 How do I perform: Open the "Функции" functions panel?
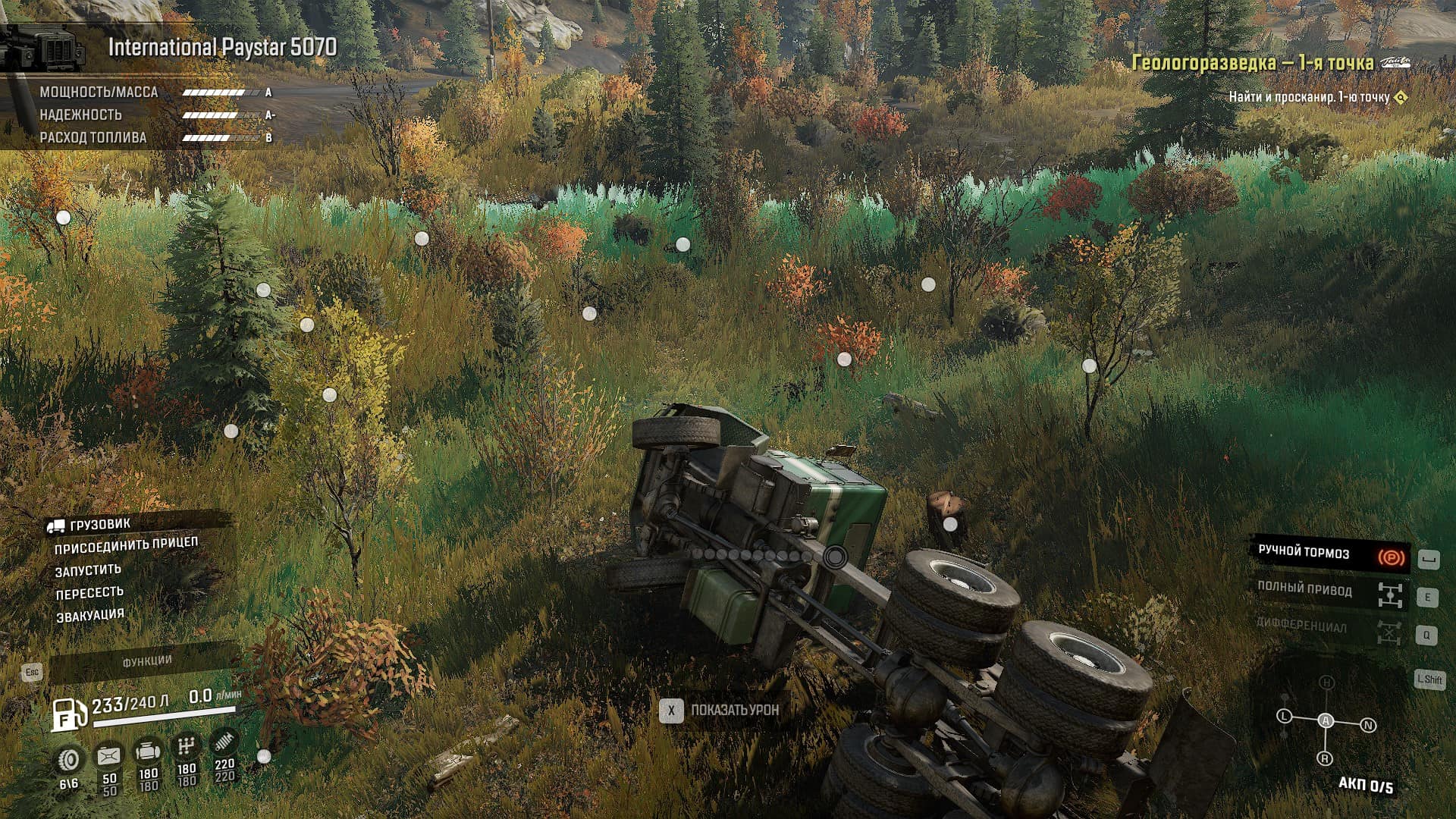[x=147, y=661]
